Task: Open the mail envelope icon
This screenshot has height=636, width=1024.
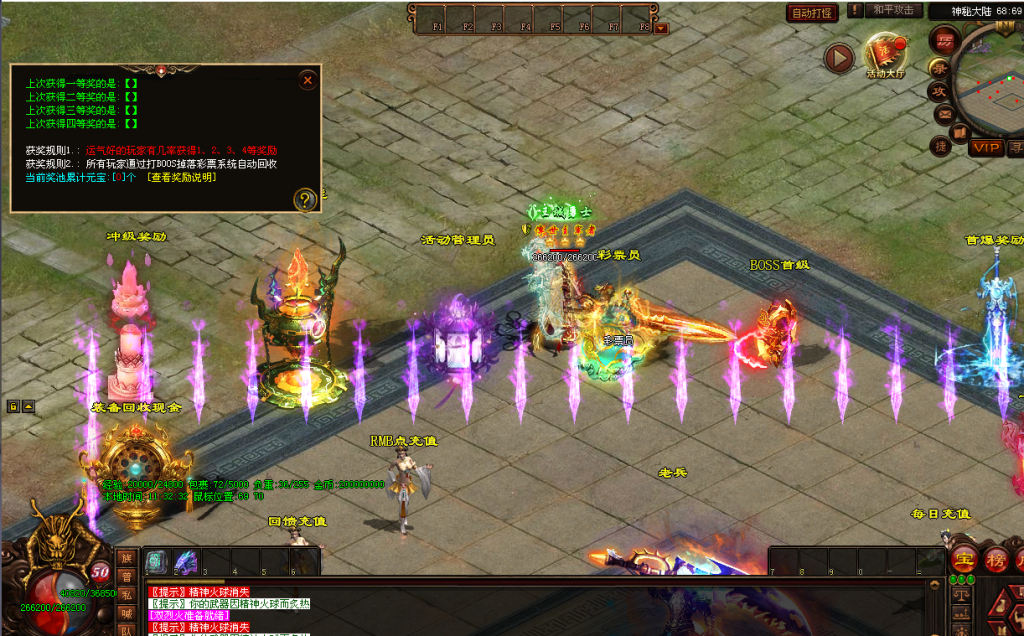Action: pos(943,115)
